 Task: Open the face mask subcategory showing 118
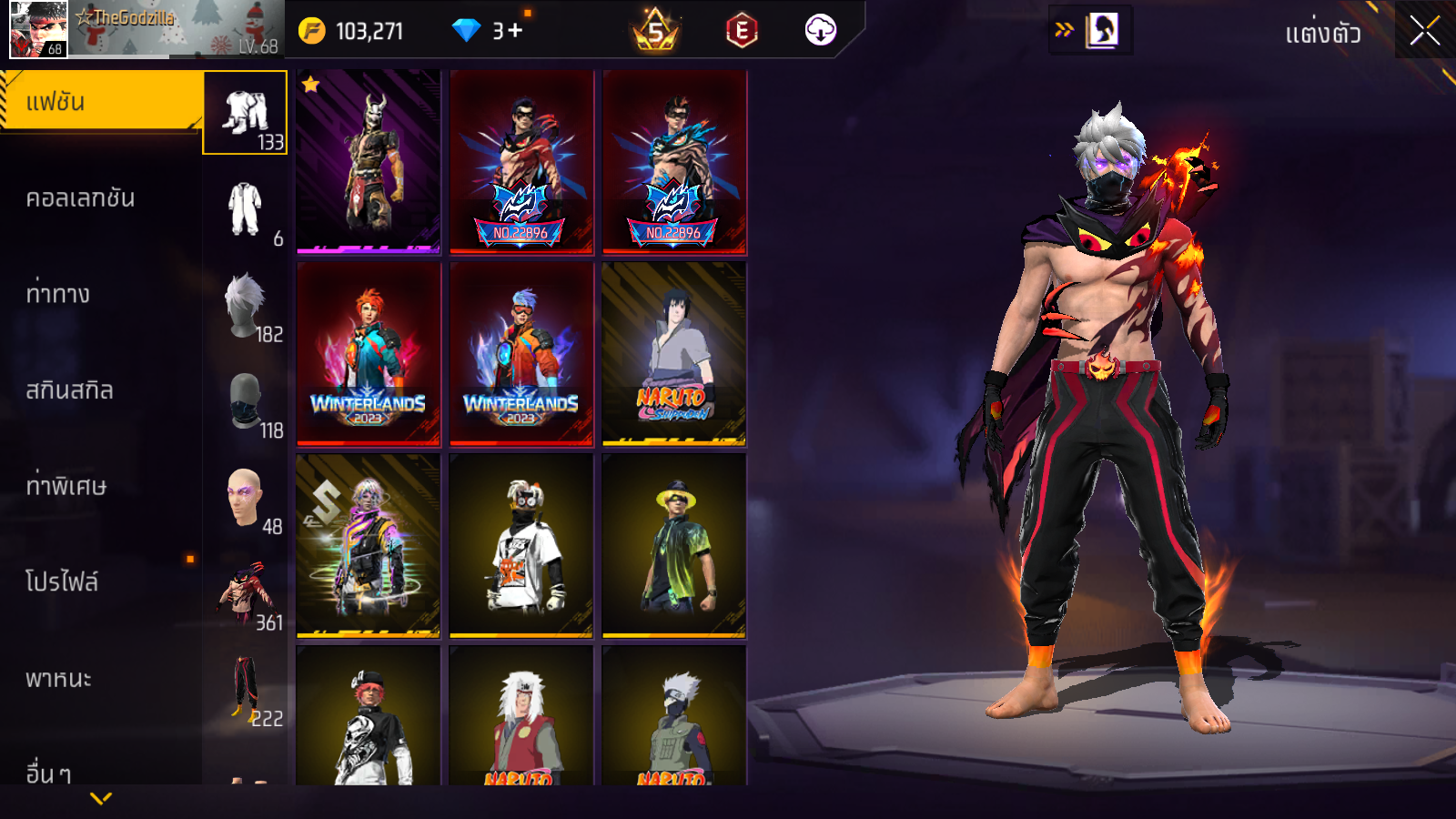246,403
